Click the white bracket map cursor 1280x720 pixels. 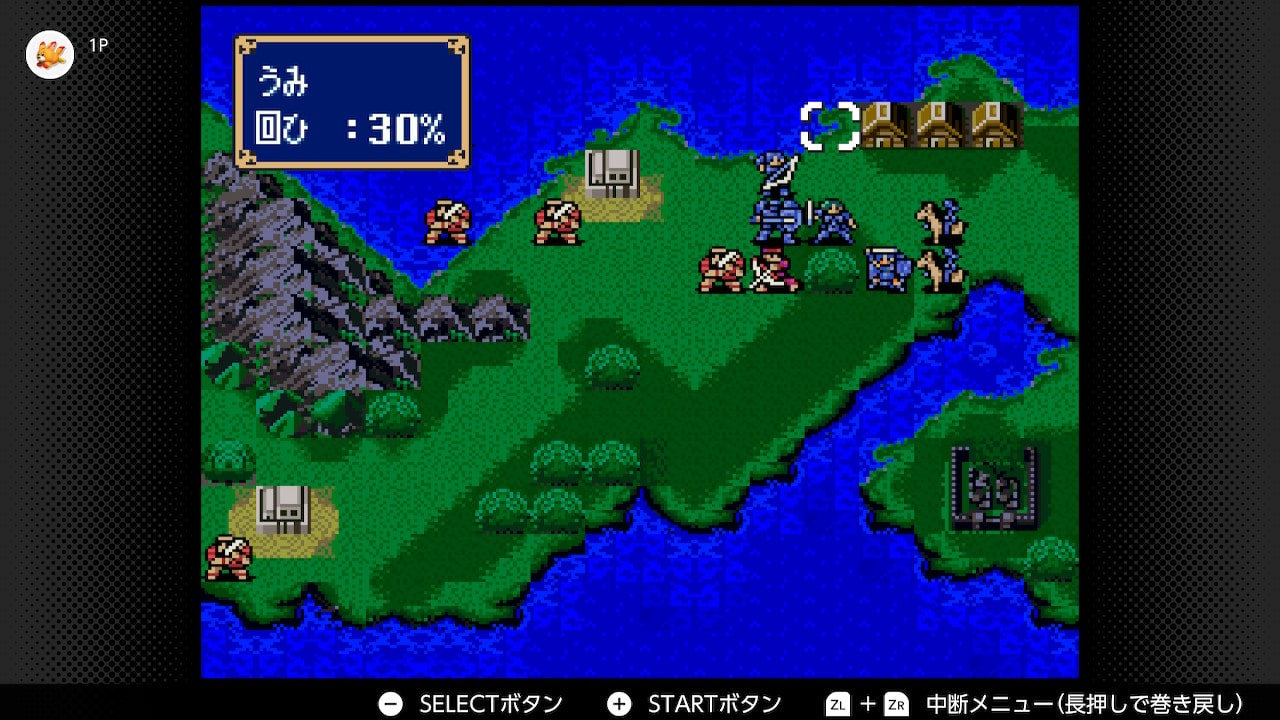click(830, 126)
